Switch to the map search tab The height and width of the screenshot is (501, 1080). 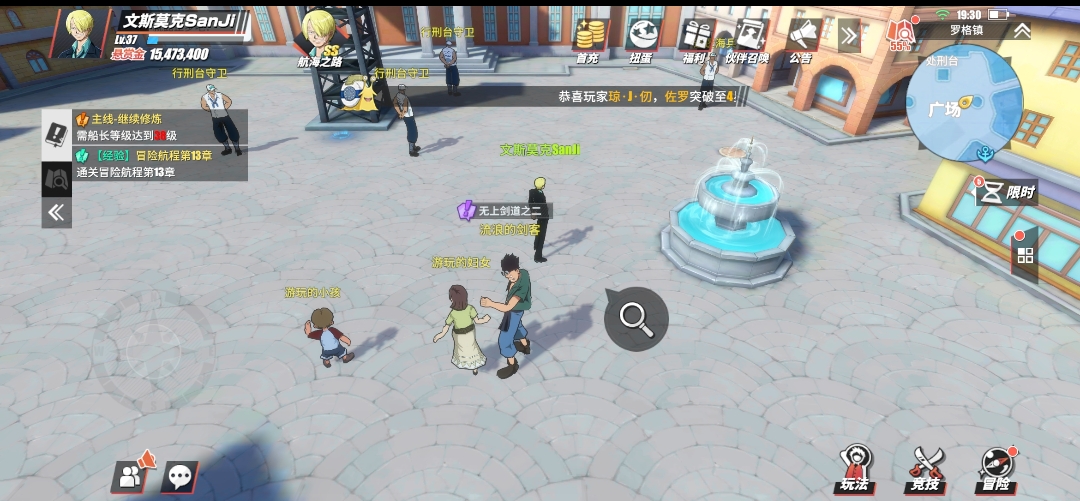[56, 178]
